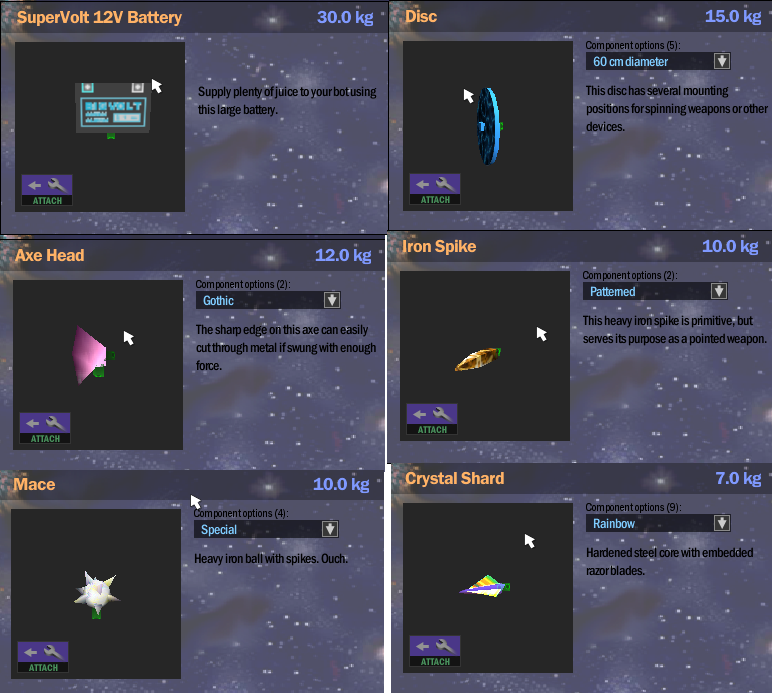Attach the Crystal Shard
Viewport: 772px width, 693px height.
434,651
